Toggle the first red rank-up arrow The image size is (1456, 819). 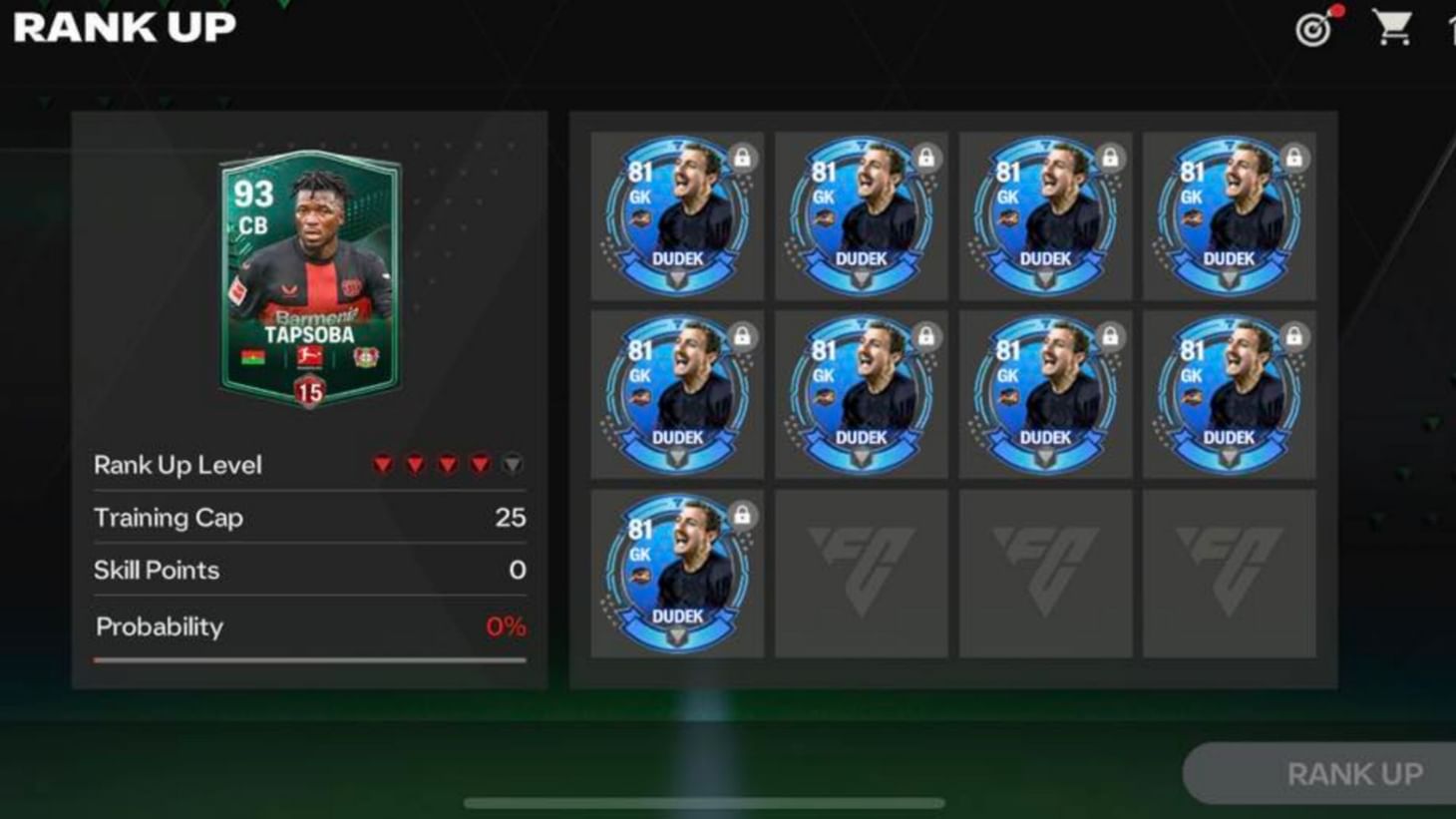[x=382, y=464]
